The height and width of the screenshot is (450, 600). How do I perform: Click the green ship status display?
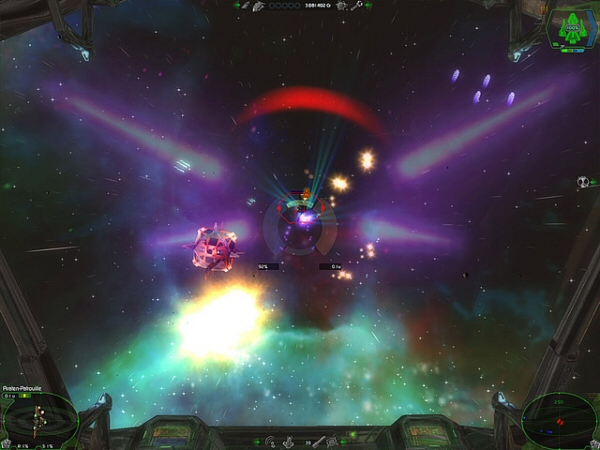click(571, 28)
